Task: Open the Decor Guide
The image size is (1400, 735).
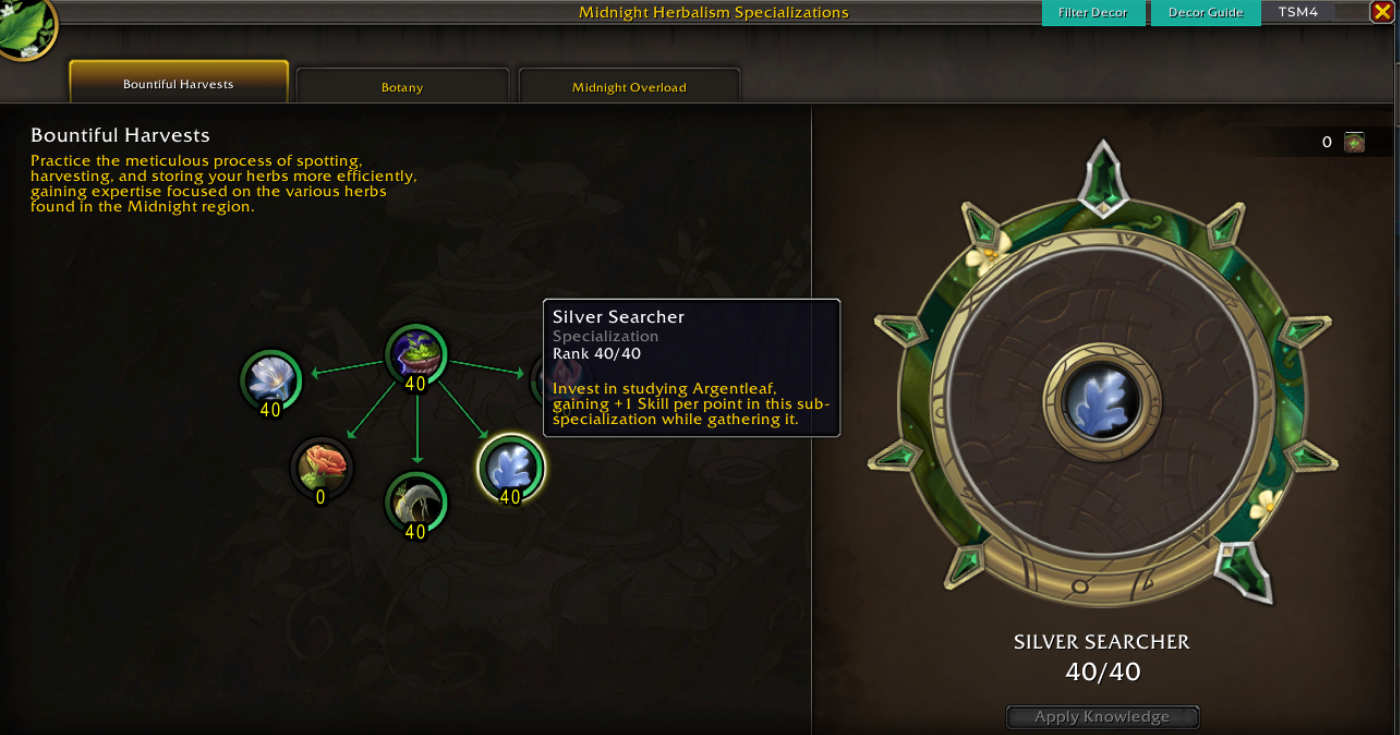Action: pos(1205,13)
